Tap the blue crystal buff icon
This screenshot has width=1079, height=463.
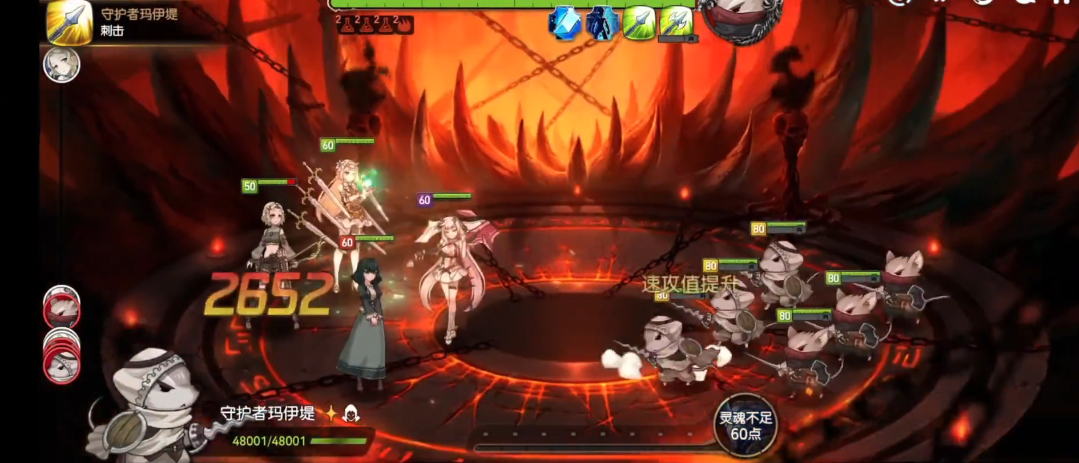click(566, 21)
